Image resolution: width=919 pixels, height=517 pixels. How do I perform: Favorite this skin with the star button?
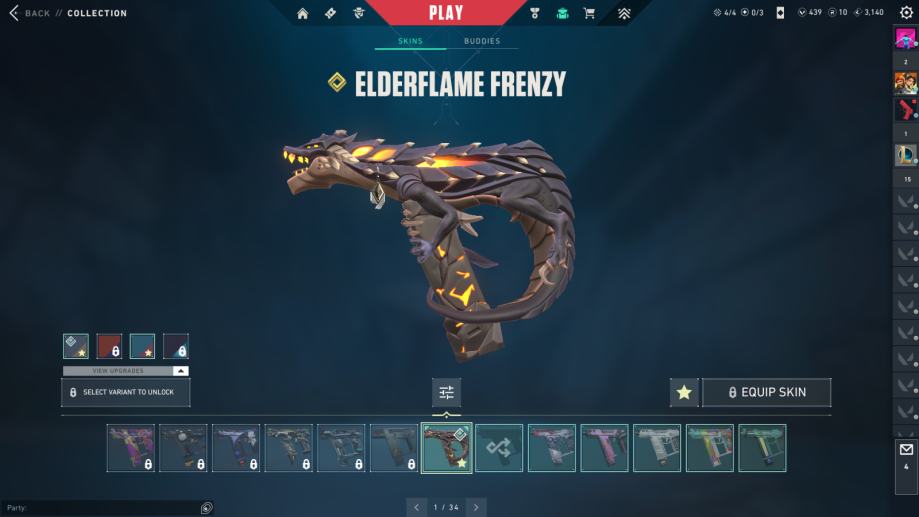(x=684, y=392)
